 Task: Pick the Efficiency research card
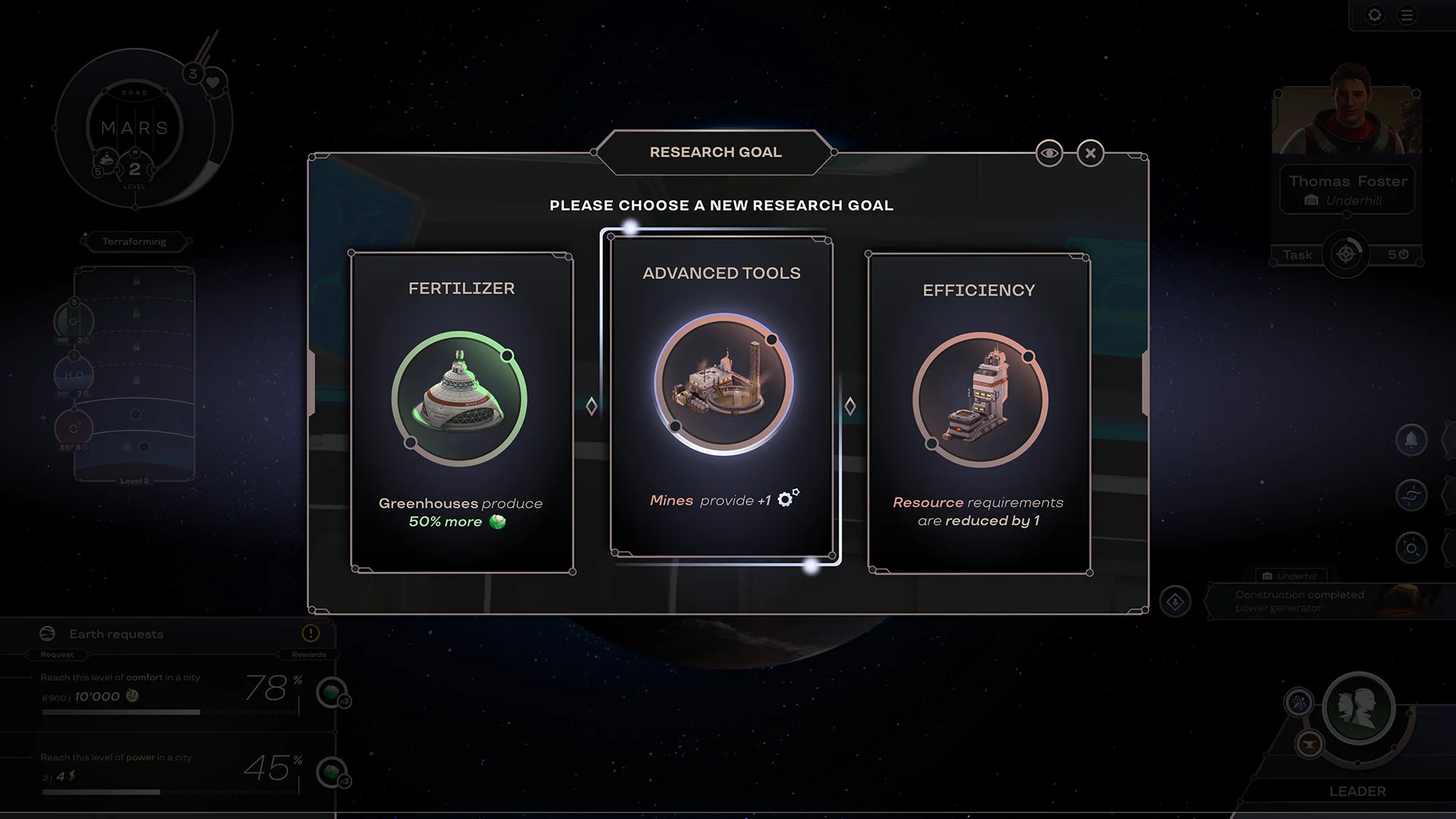point(978,413)
